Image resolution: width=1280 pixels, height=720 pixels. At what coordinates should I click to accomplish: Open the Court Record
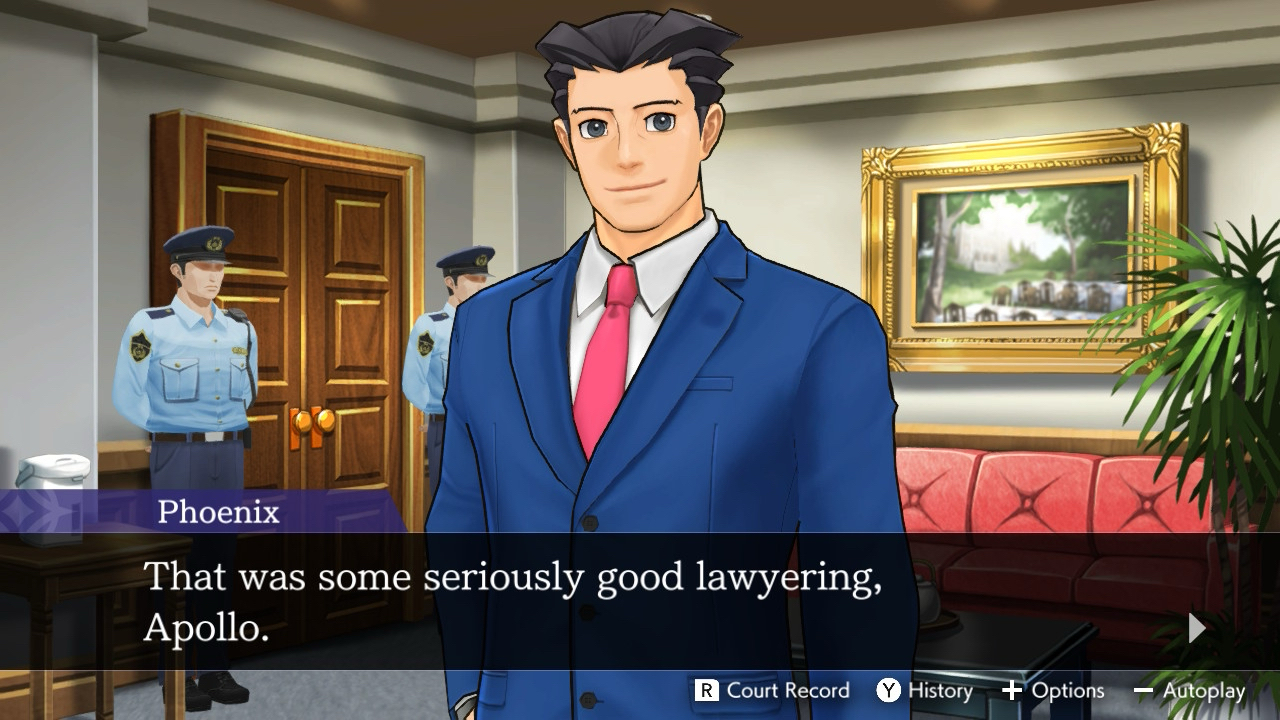coord(772,690)
